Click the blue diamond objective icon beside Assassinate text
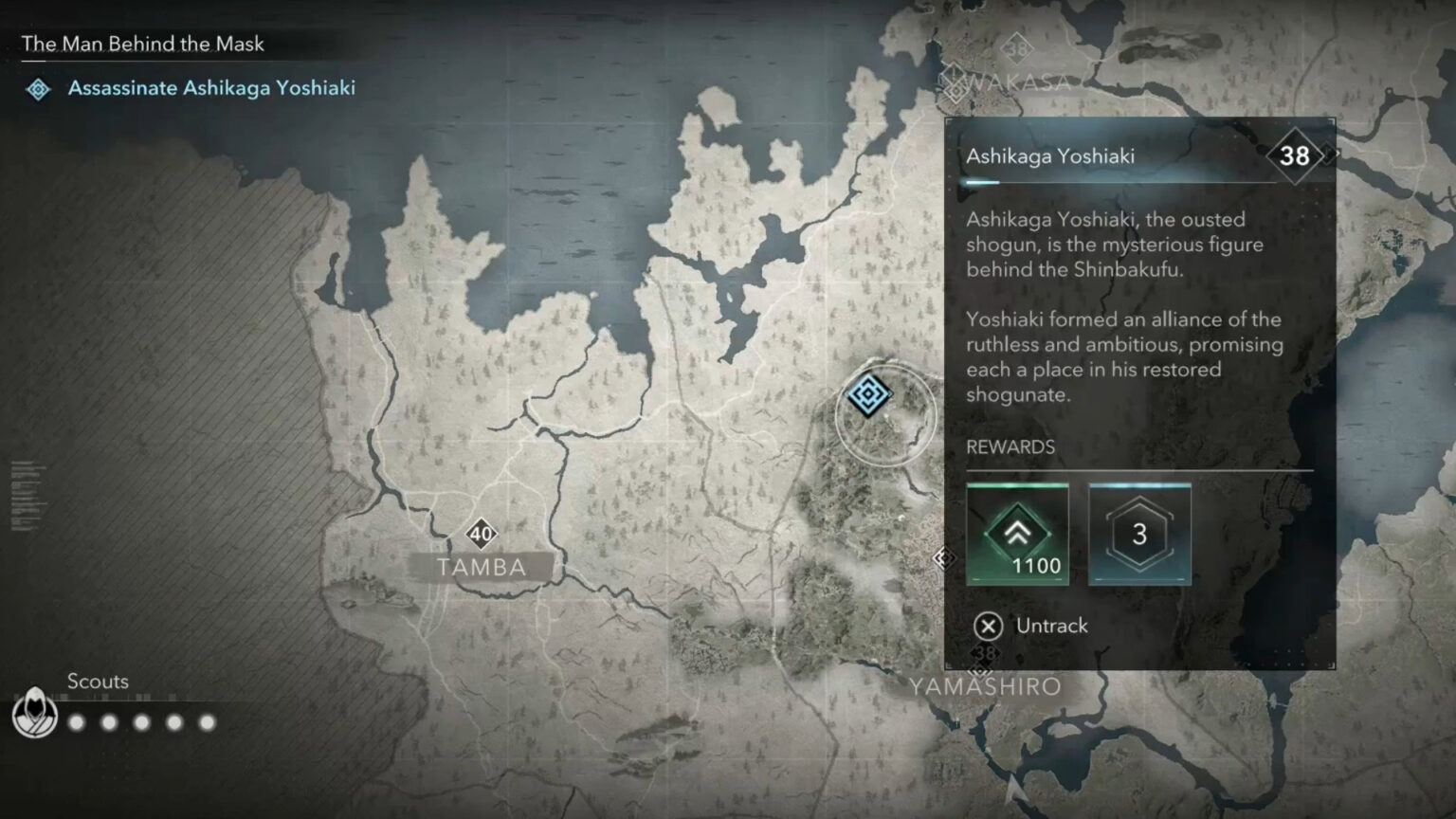This screenshot has height=819, width=1456. click(x=38, y=89)
